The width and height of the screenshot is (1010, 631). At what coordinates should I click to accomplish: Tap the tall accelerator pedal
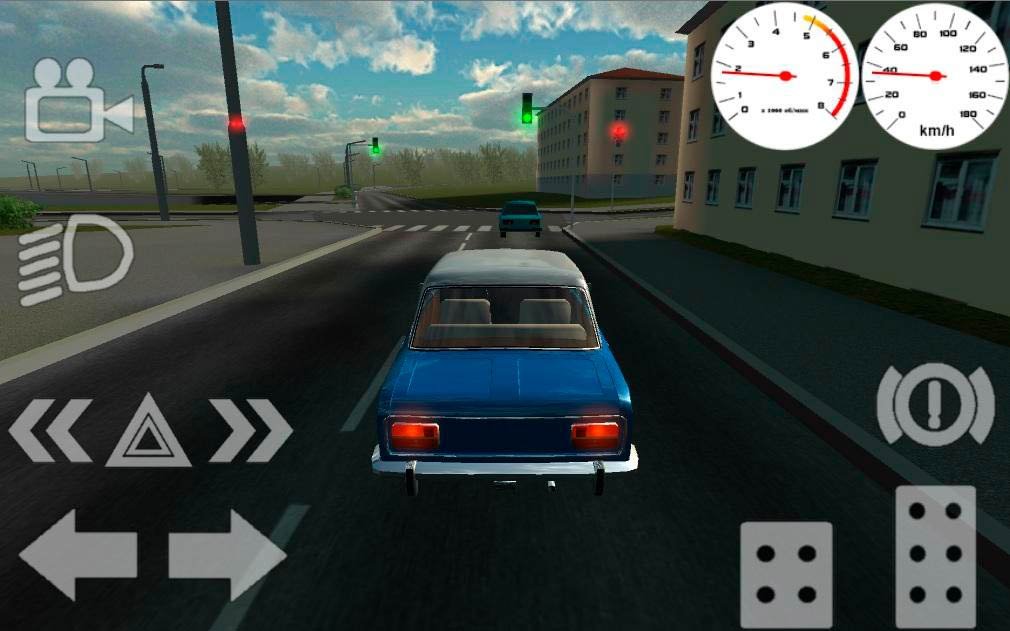935,556
